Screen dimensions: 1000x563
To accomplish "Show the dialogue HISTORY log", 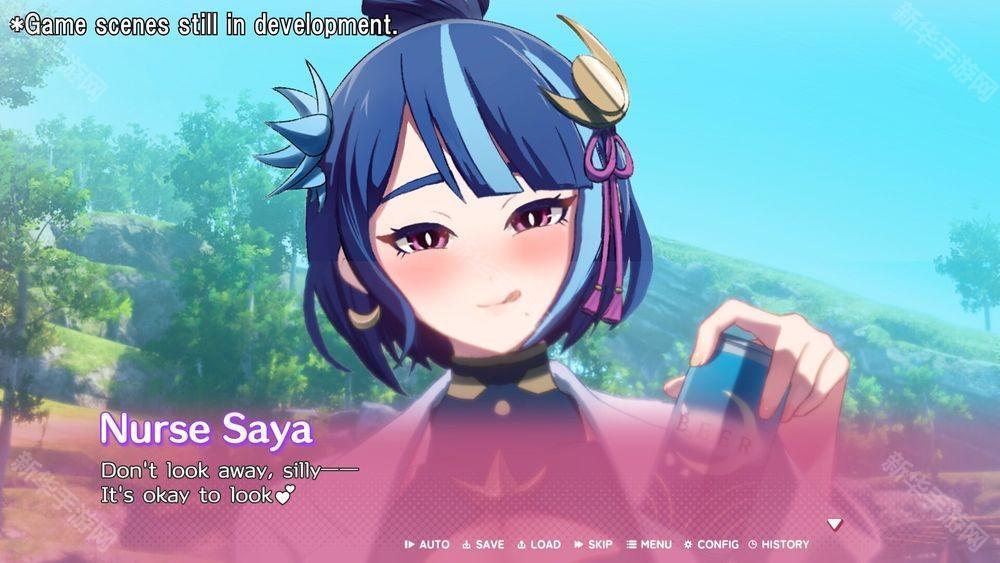I will coord(779,544).
